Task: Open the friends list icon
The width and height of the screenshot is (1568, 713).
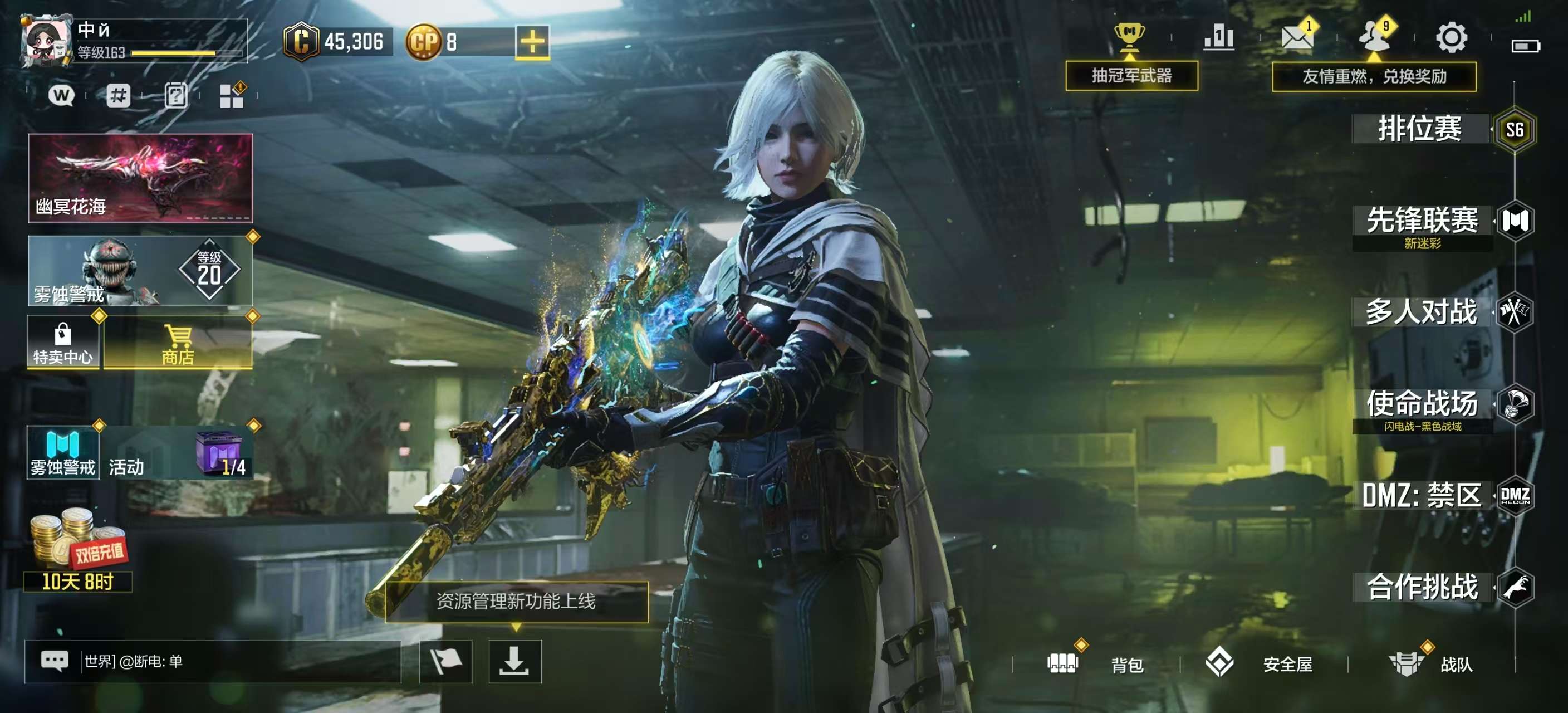Action: (x=1374, y=38)
